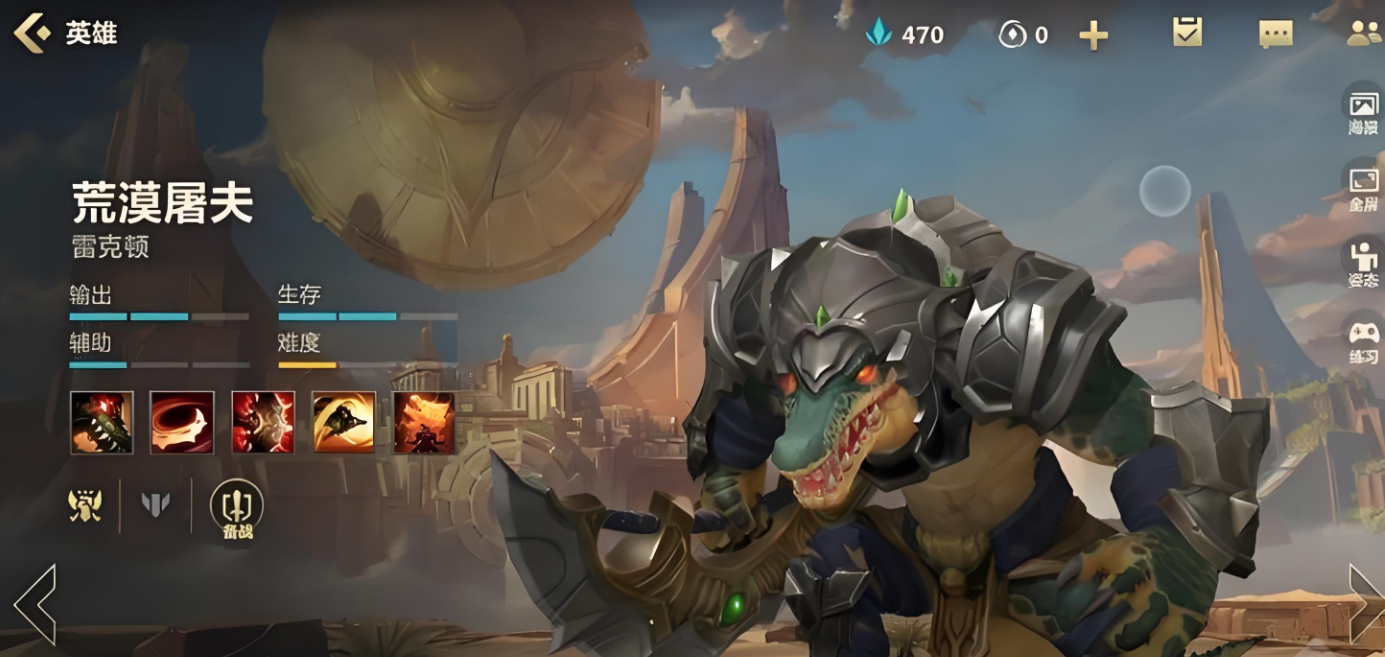Show the next hero with the right arrow

coord(1364,604)
